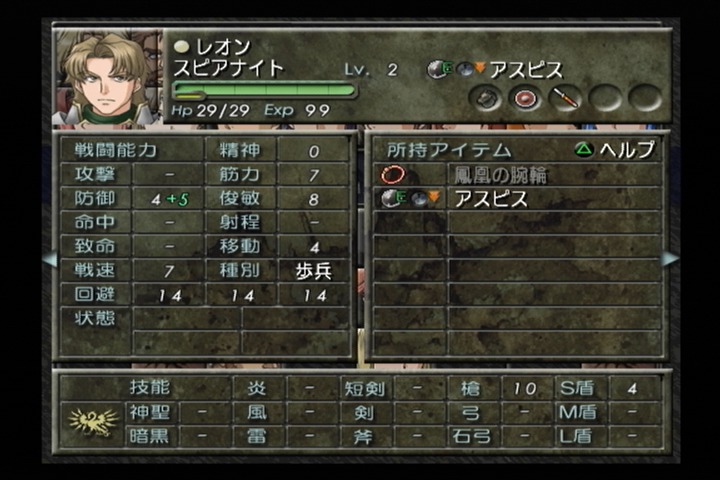Show the next unit with right arrow
The height and width of the screenshot is (480, 720).
click(x=670, y=259)
